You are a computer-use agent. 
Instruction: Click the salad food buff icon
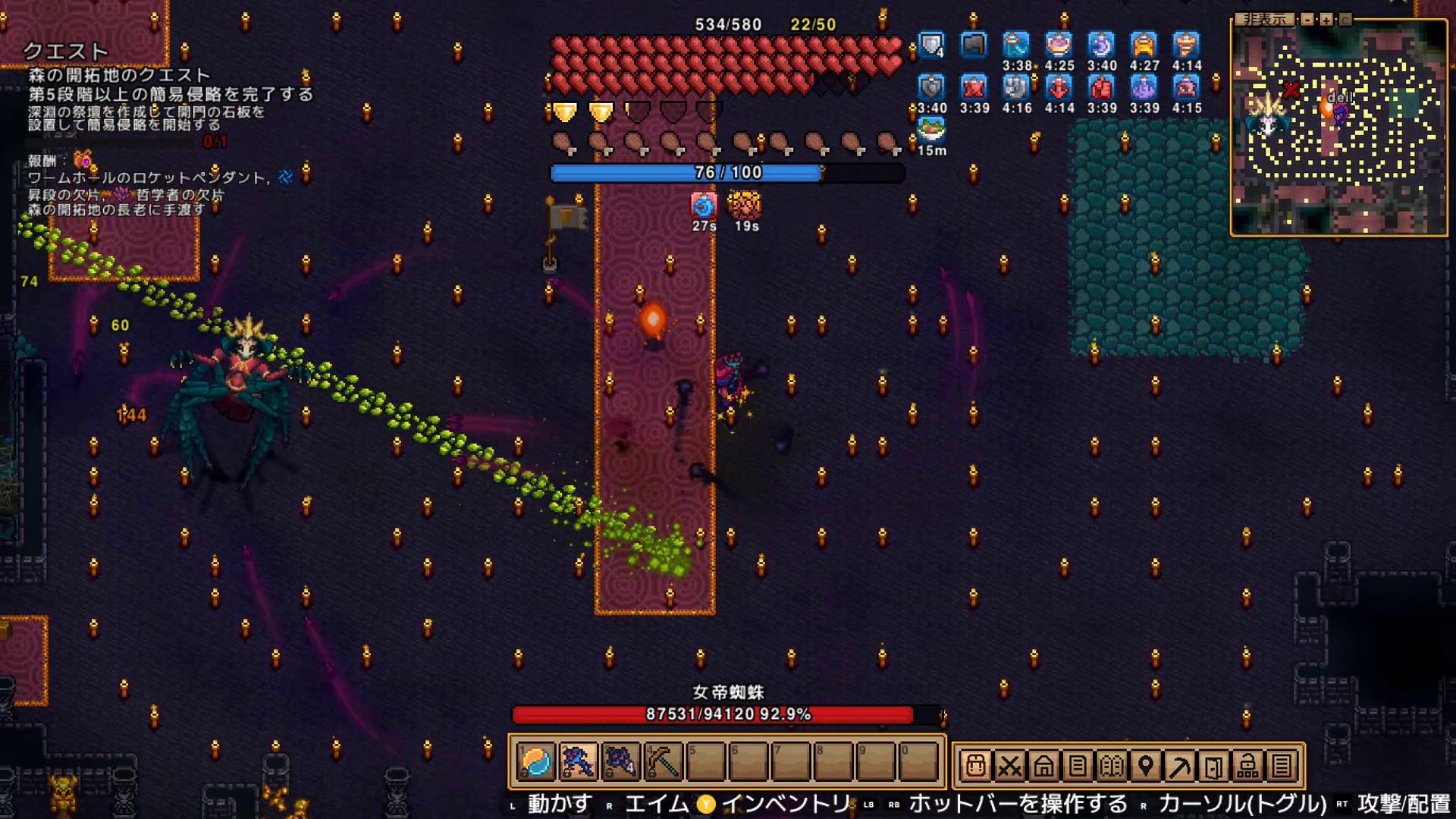coord(931,130)
